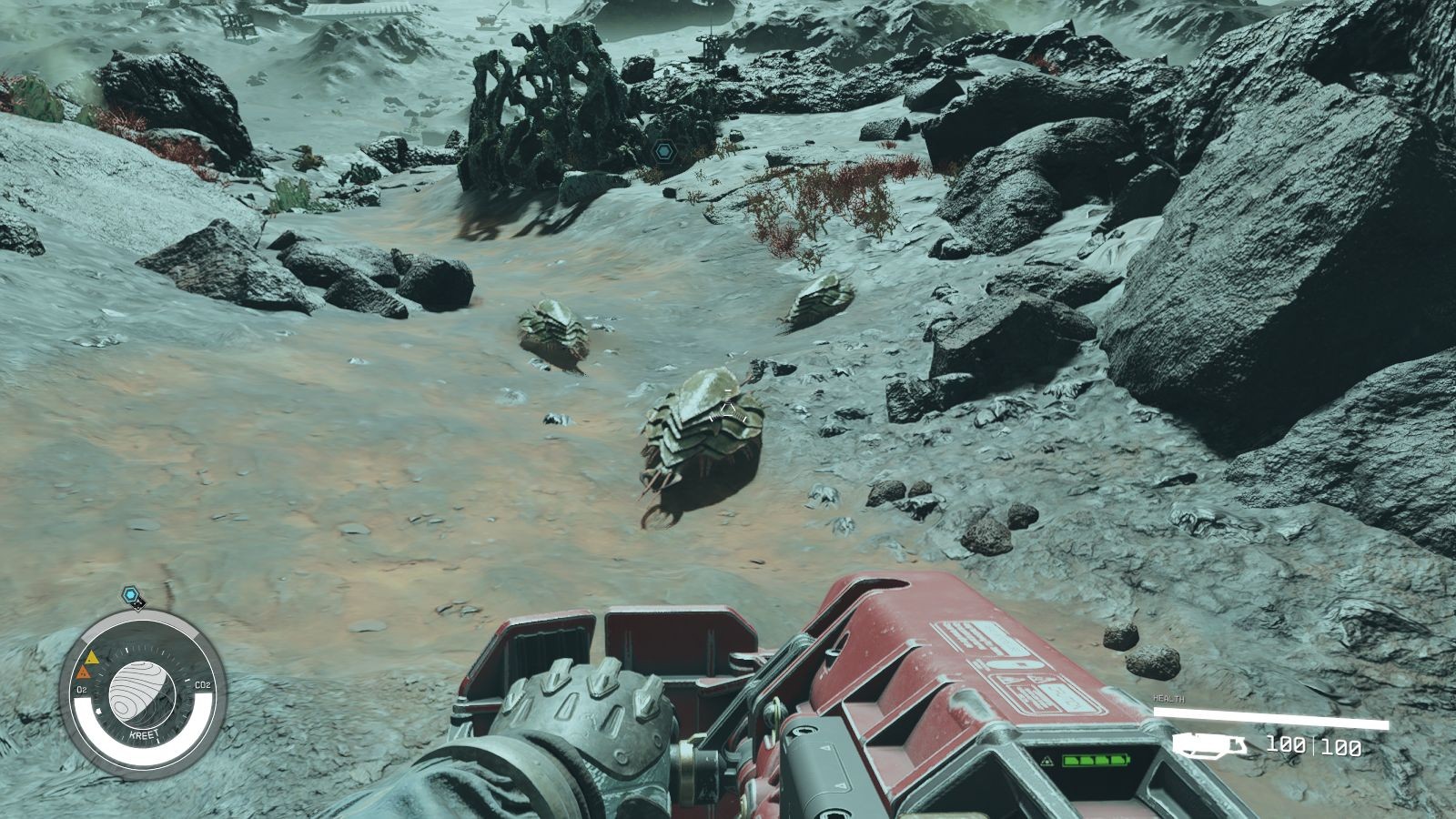This screenshot has height=819, width=1456.
Task: Select the equipped cutter weapon icon
Action: pos(1208,745)
